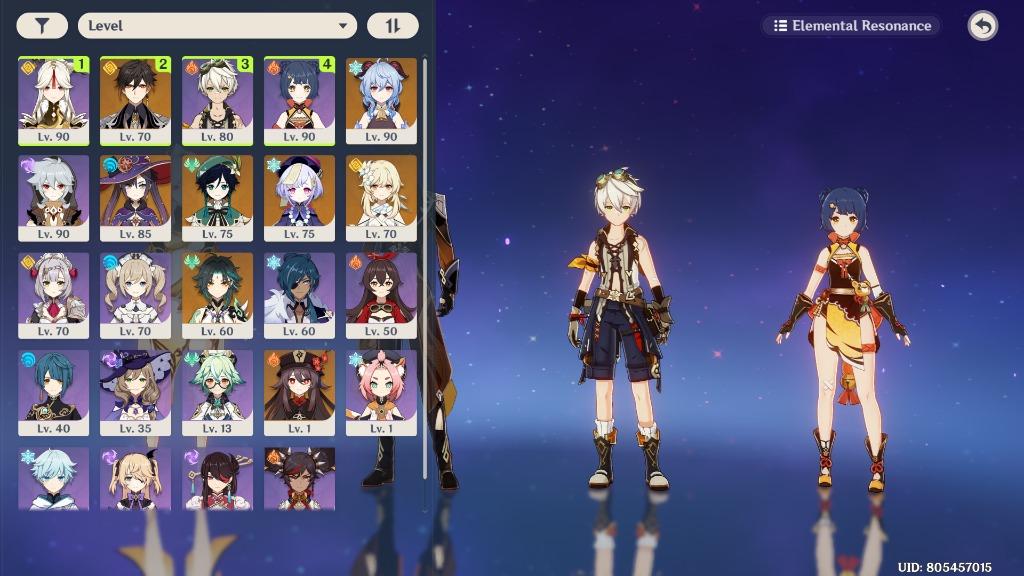
Task: Select Amber's Lv. 50 portrait
Action: pyautogui.click(x=381, y=294)
